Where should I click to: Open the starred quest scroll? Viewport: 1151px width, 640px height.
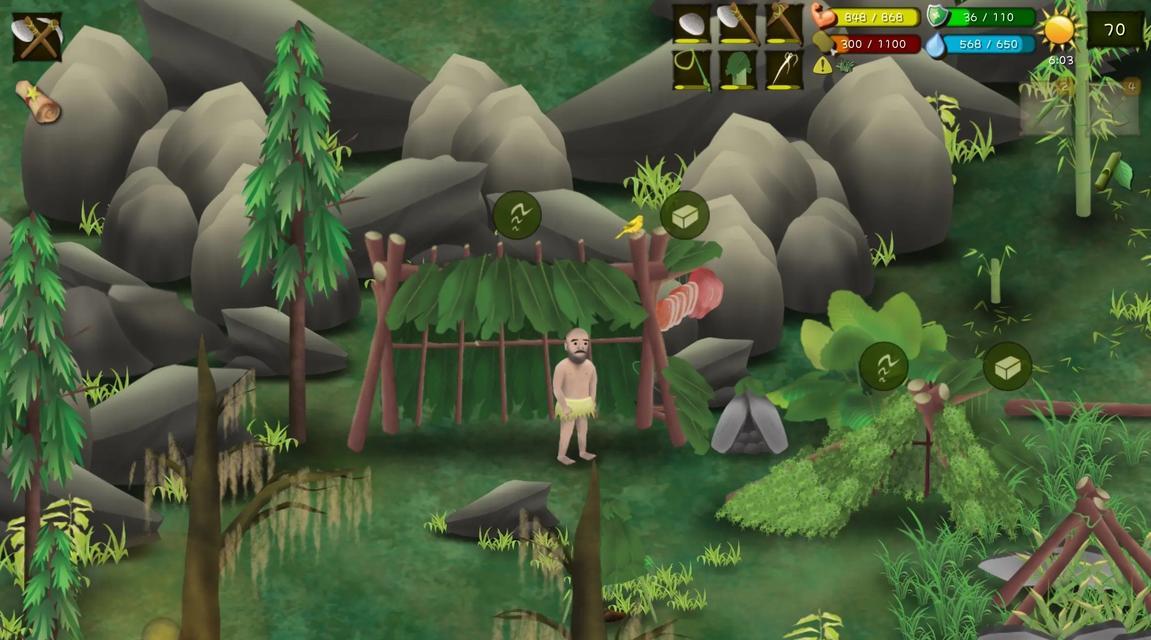(38, 101)
